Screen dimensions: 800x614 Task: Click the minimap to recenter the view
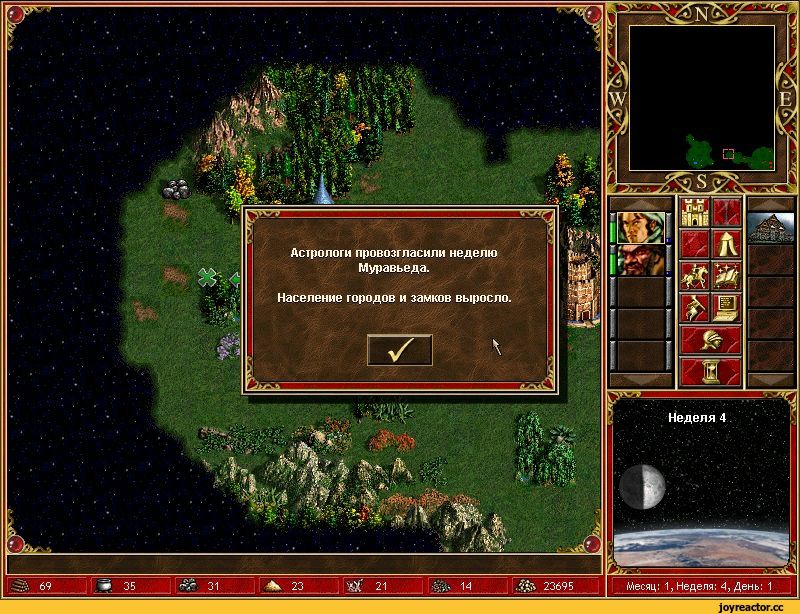701,98
